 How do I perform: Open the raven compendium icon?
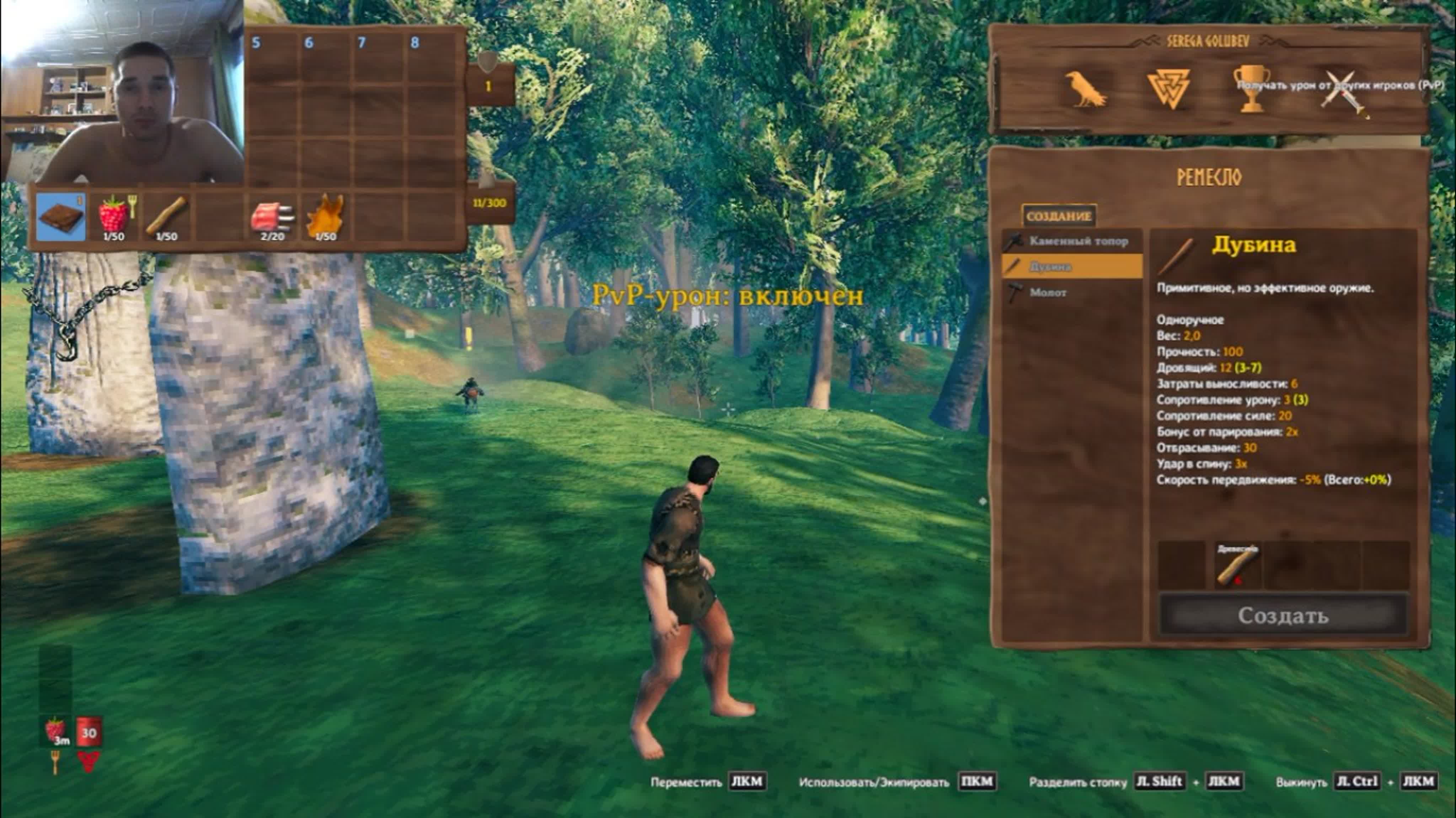point(1085,89)
